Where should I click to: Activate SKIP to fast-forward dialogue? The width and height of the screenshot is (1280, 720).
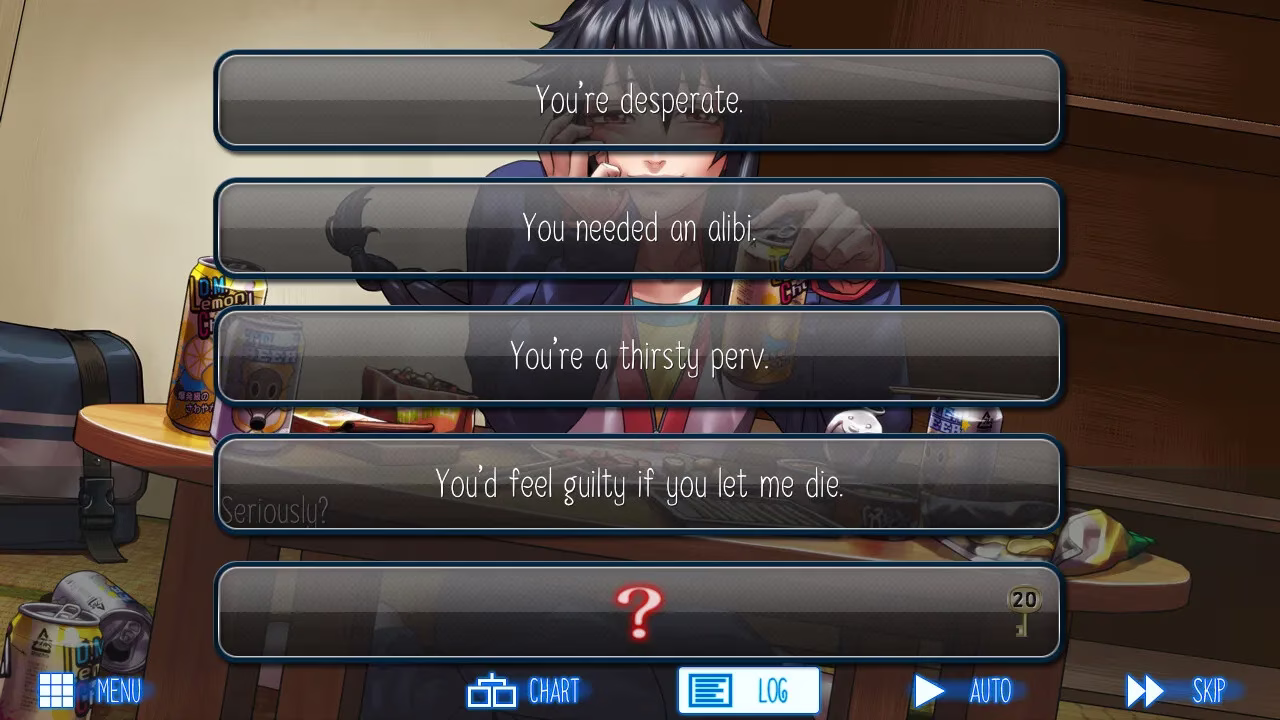[x=1176, y=690]
